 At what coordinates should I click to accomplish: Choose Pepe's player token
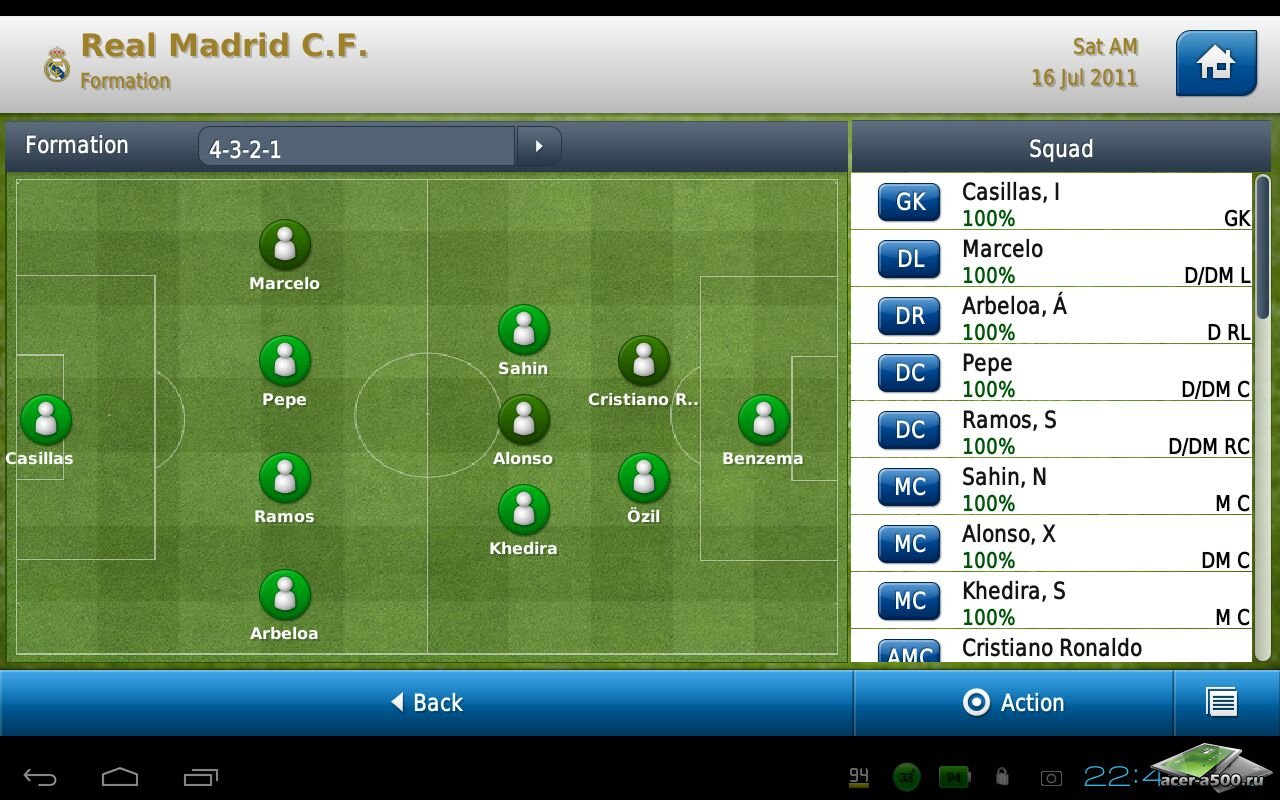285,361
